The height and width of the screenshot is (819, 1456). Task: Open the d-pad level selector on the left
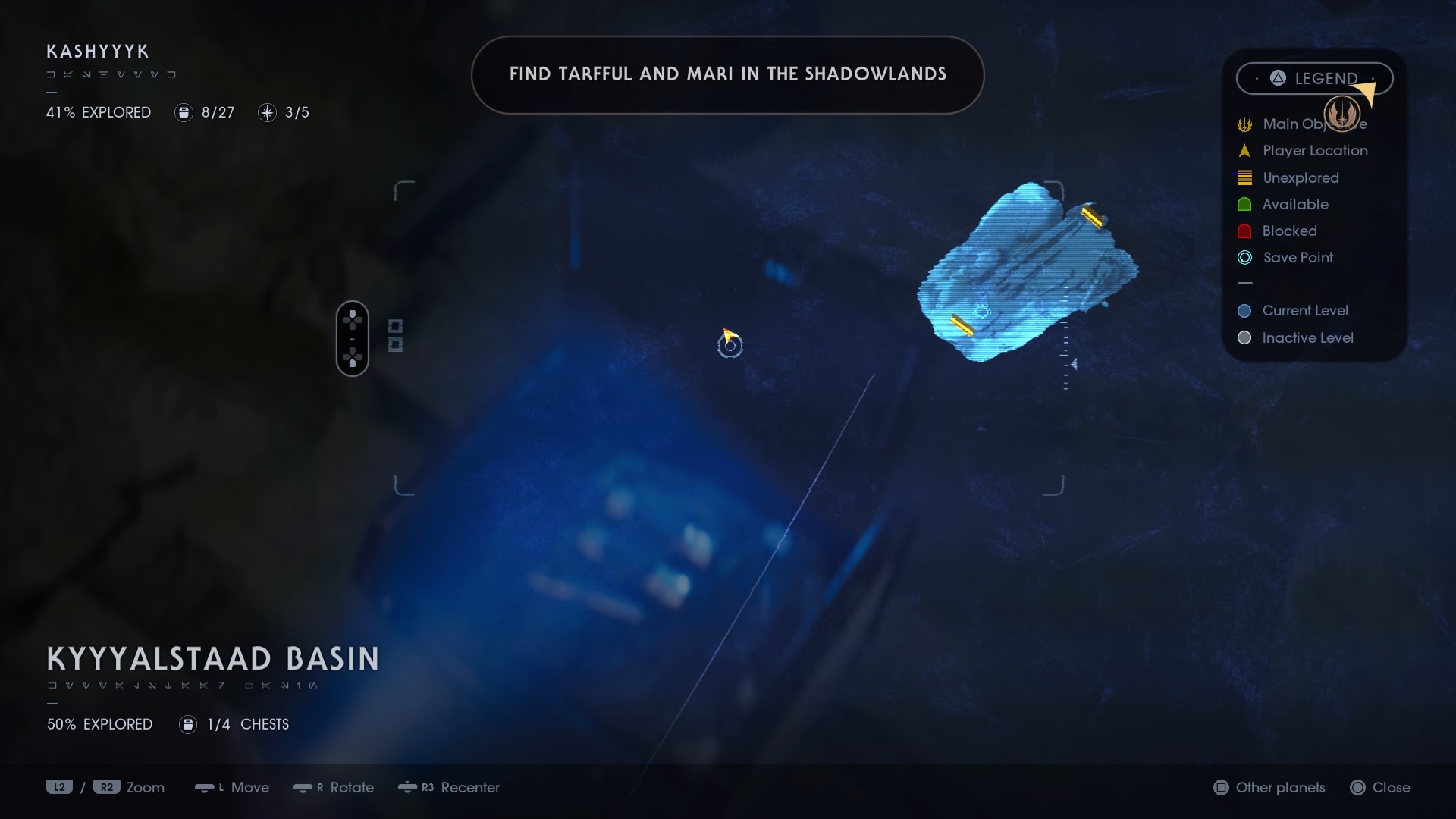tap(353, 337)
